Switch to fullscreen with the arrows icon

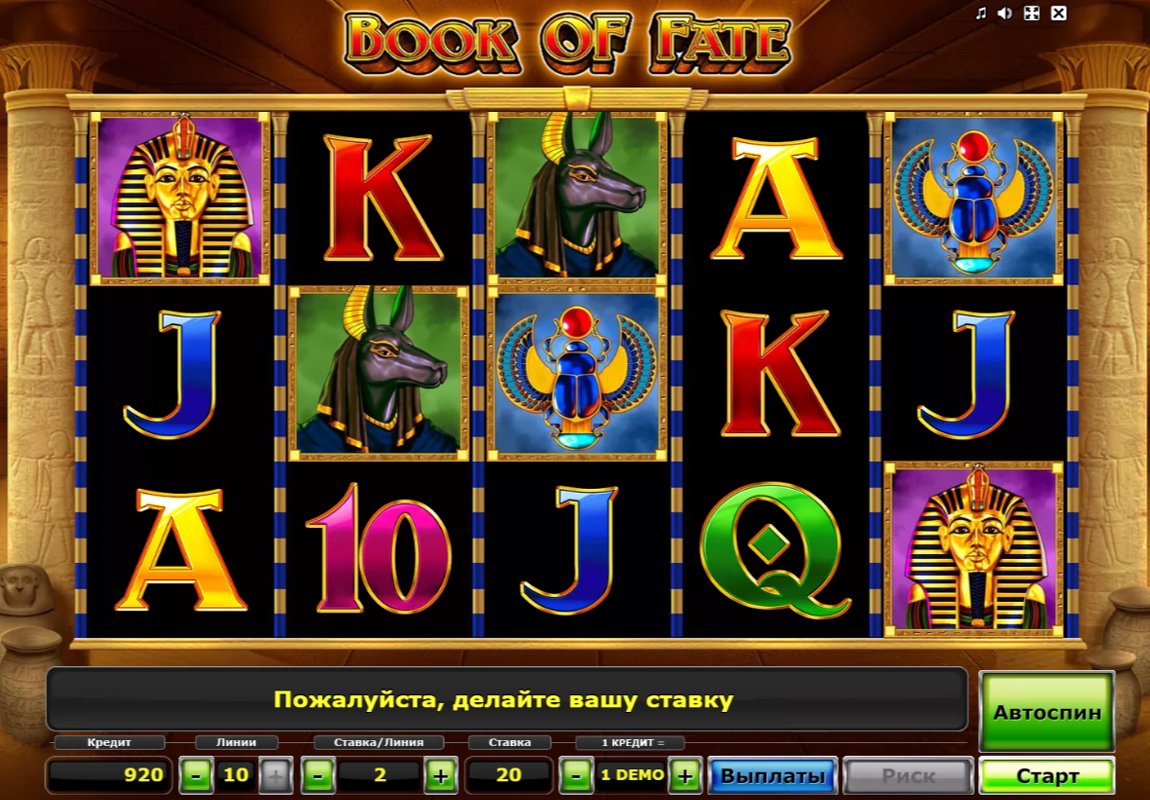click(1033, 13)
